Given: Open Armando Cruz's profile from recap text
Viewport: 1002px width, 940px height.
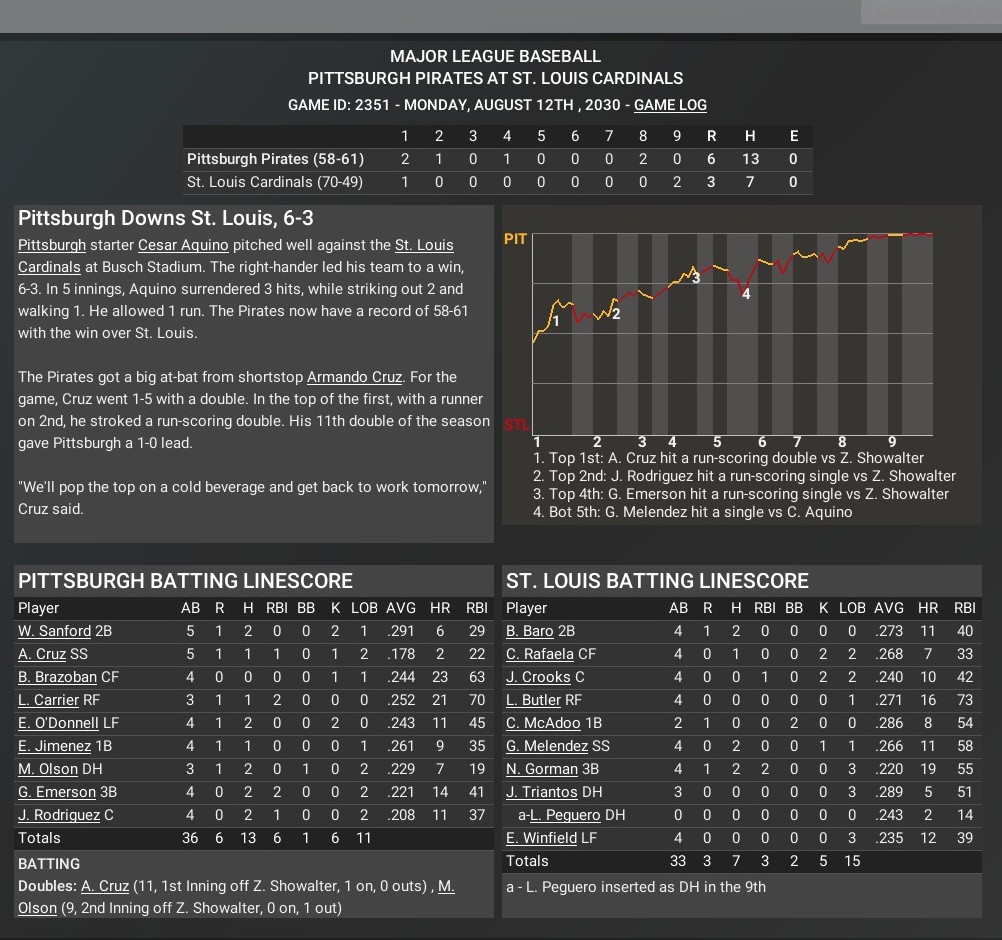Looking at the screenshot, I should (354, 377).
